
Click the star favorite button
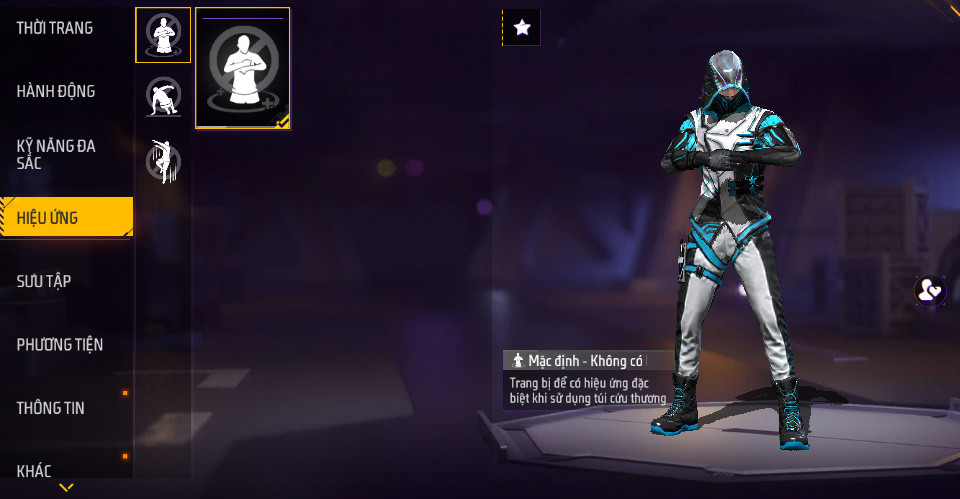(x=521, y=28)
